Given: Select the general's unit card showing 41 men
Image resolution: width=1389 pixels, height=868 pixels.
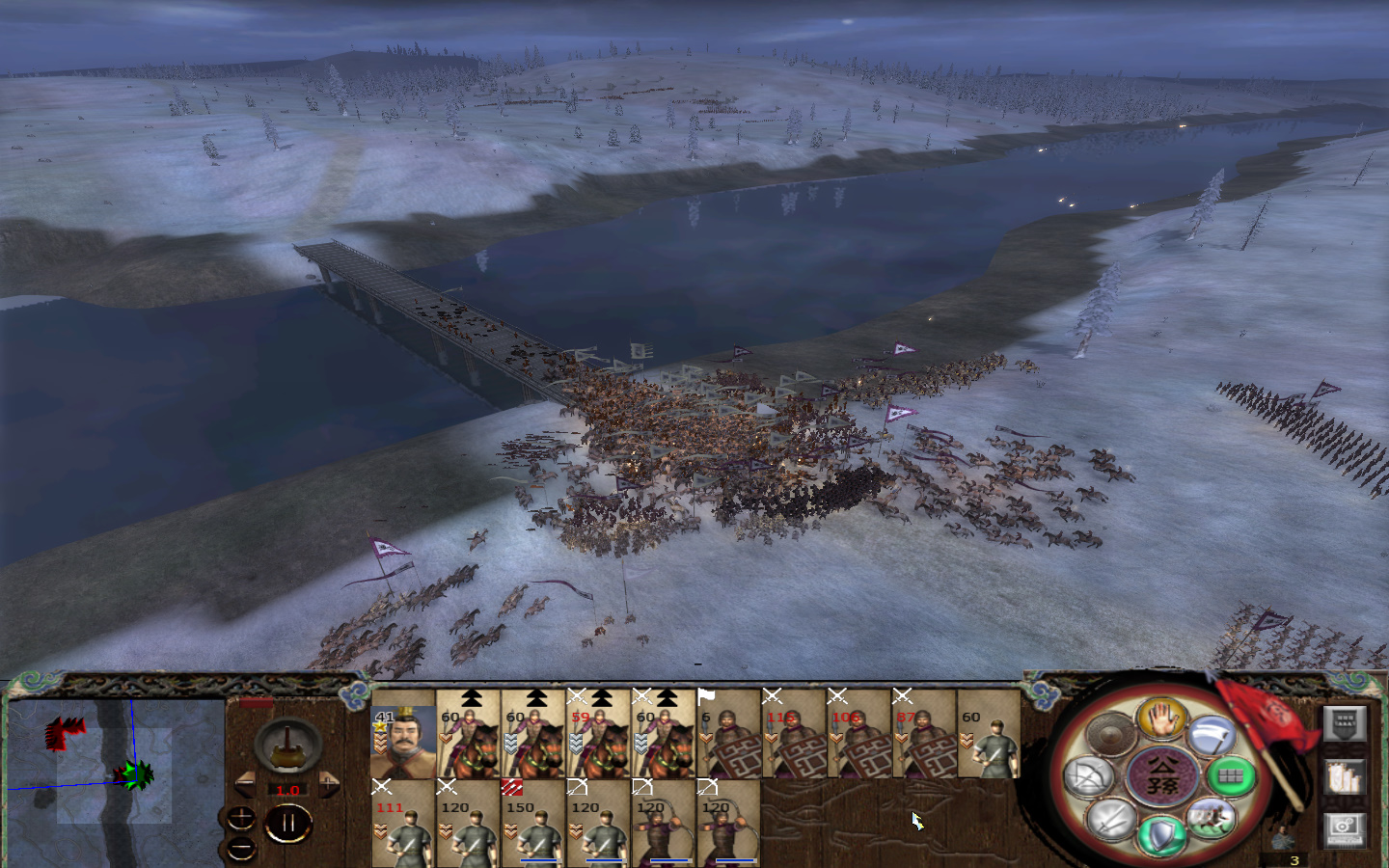Looking at the screenshot, I should click(x=405, y=743).
